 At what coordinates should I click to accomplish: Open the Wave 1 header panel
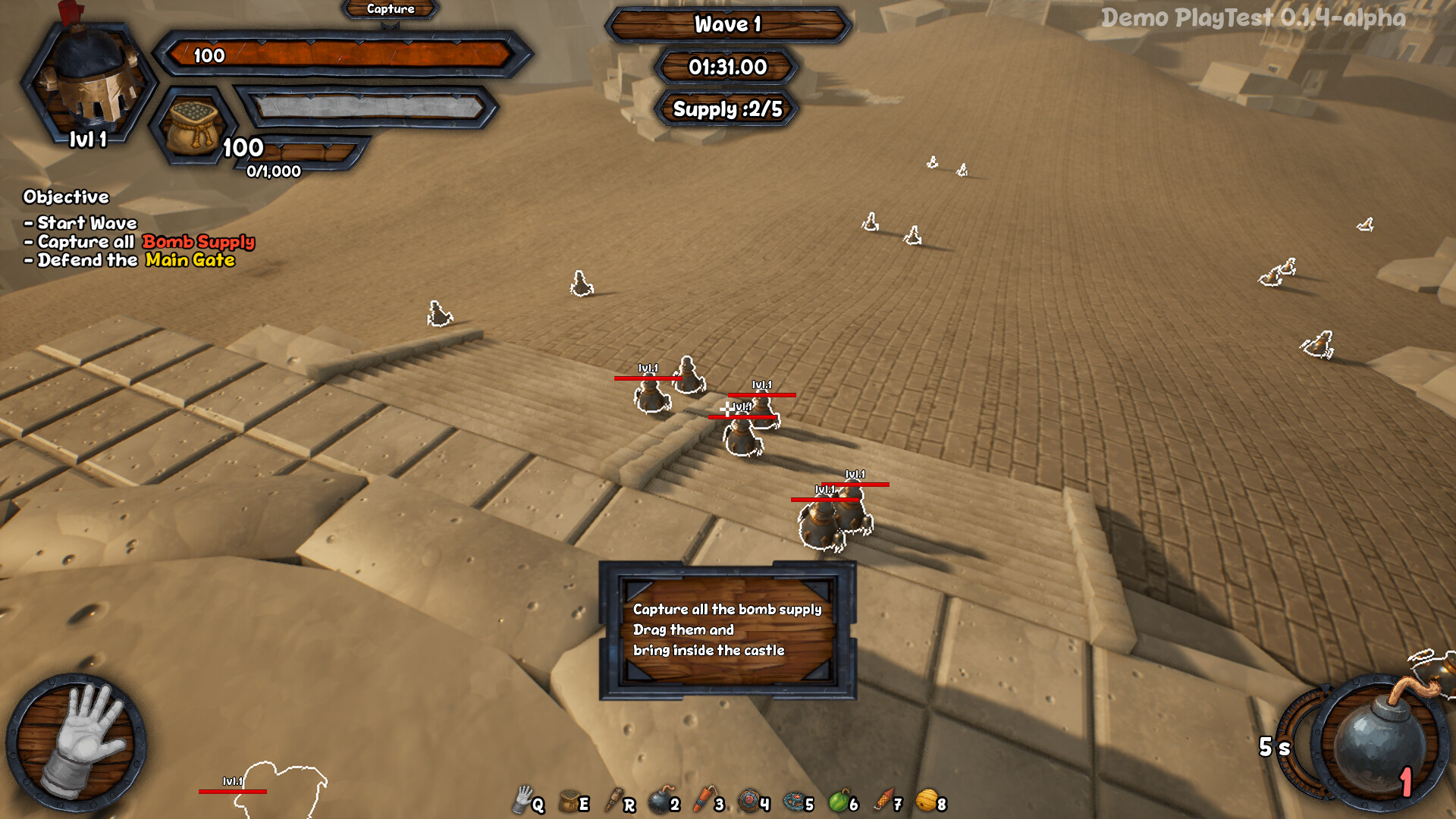(726, 24)
